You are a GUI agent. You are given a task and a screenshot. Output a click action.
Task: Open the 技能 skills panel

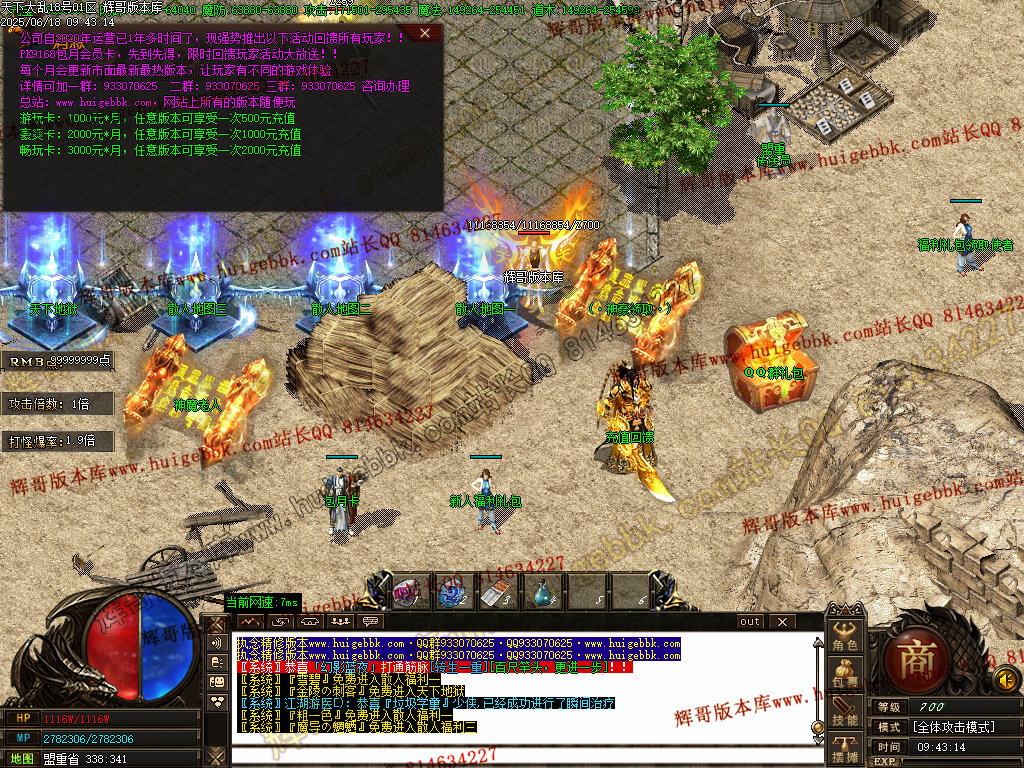coord(845,711)
